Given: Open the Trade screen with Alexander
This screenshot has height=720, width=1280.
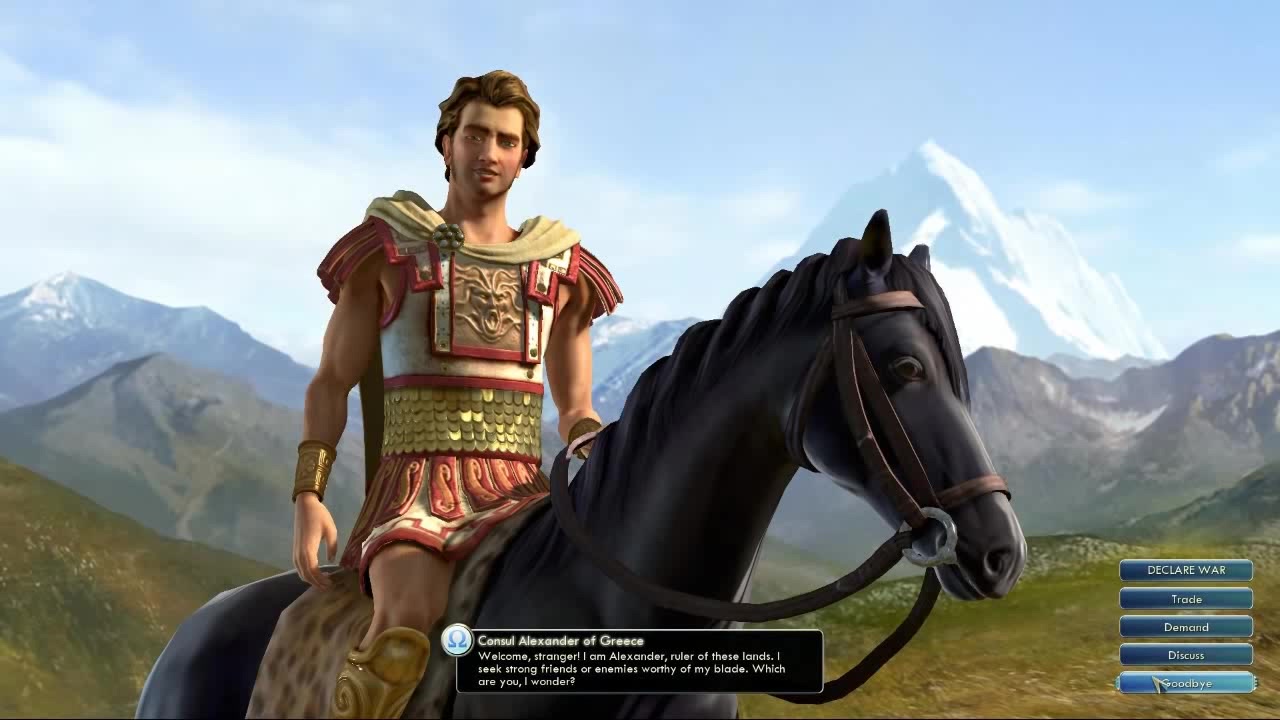Looking at the screenshot, I should tap(1186, 599).
